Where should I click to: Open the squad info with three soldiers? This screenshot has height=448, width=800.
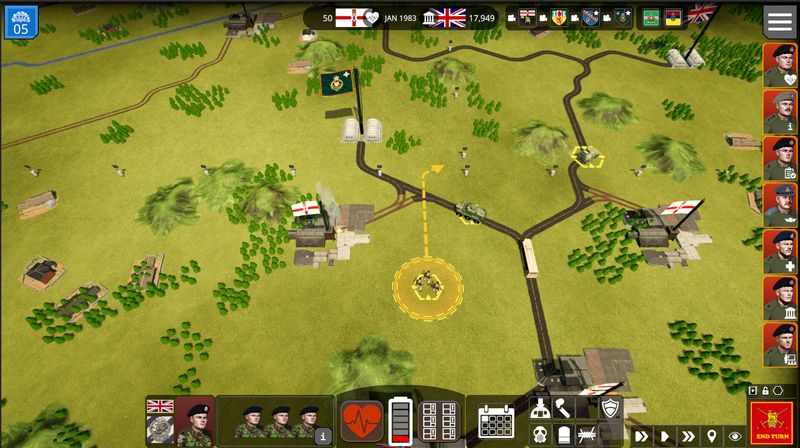coord(276,421)
